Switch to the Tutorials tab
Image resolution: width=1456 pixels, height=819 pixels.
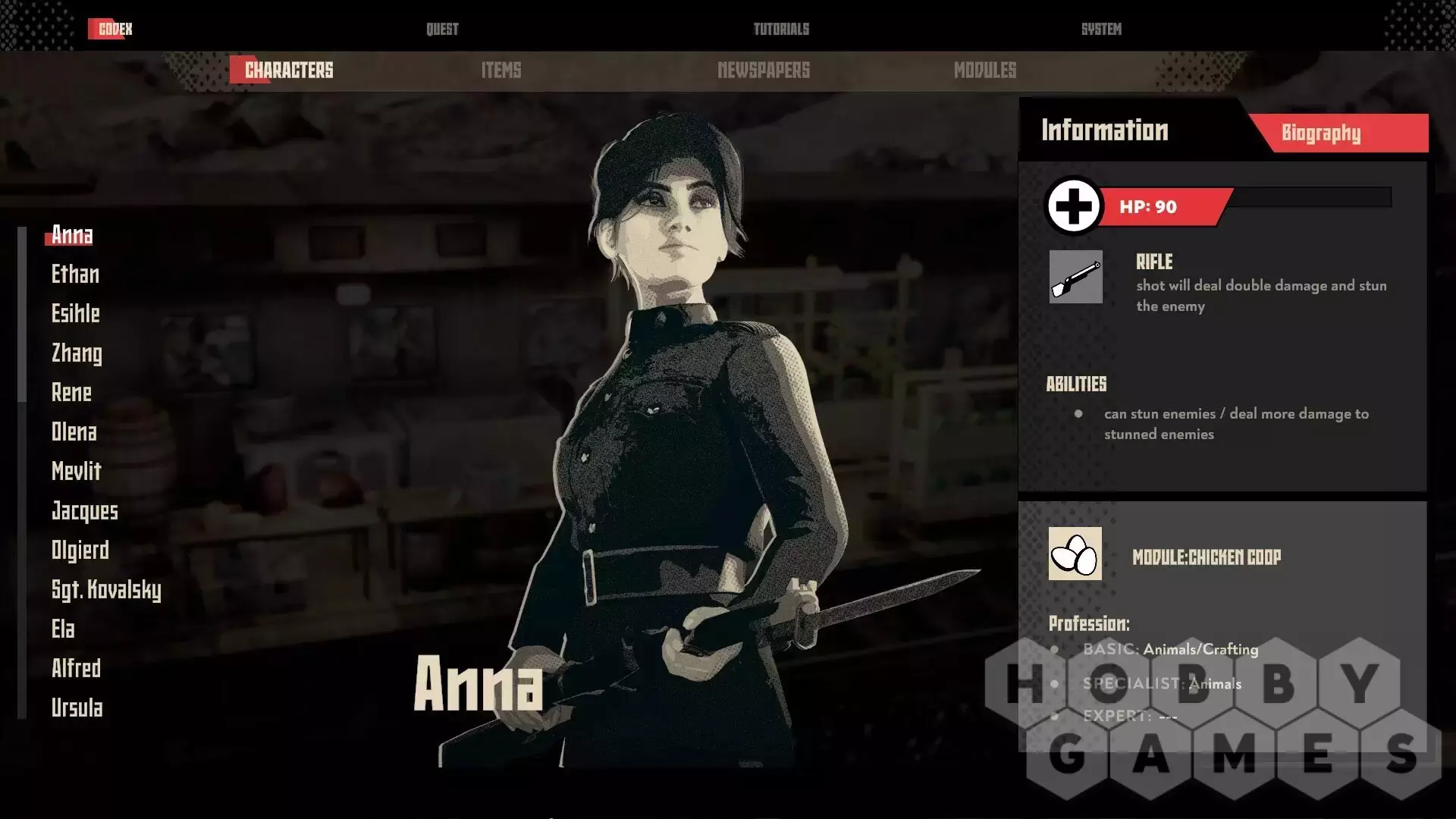tap(781, 29)
